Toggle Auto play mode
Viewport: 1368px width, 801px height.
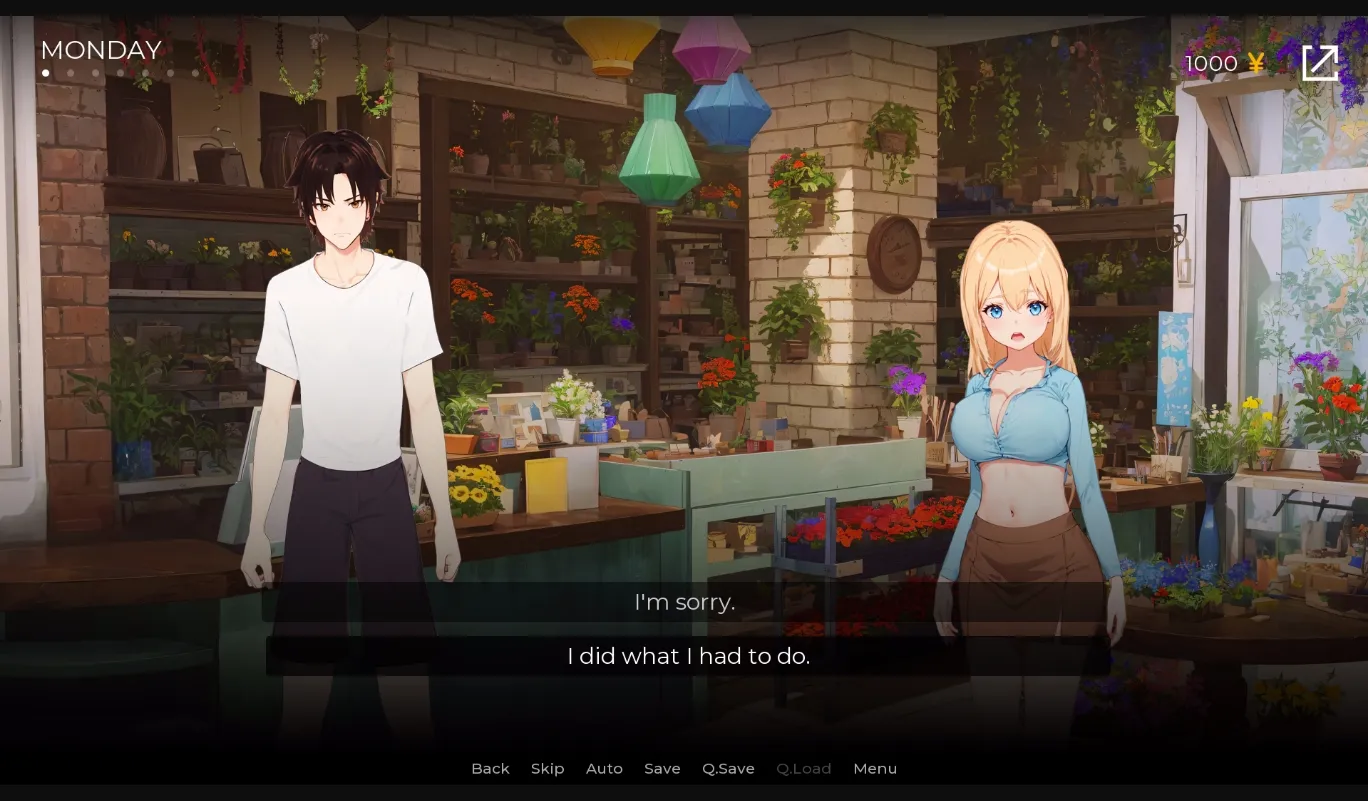604,768
